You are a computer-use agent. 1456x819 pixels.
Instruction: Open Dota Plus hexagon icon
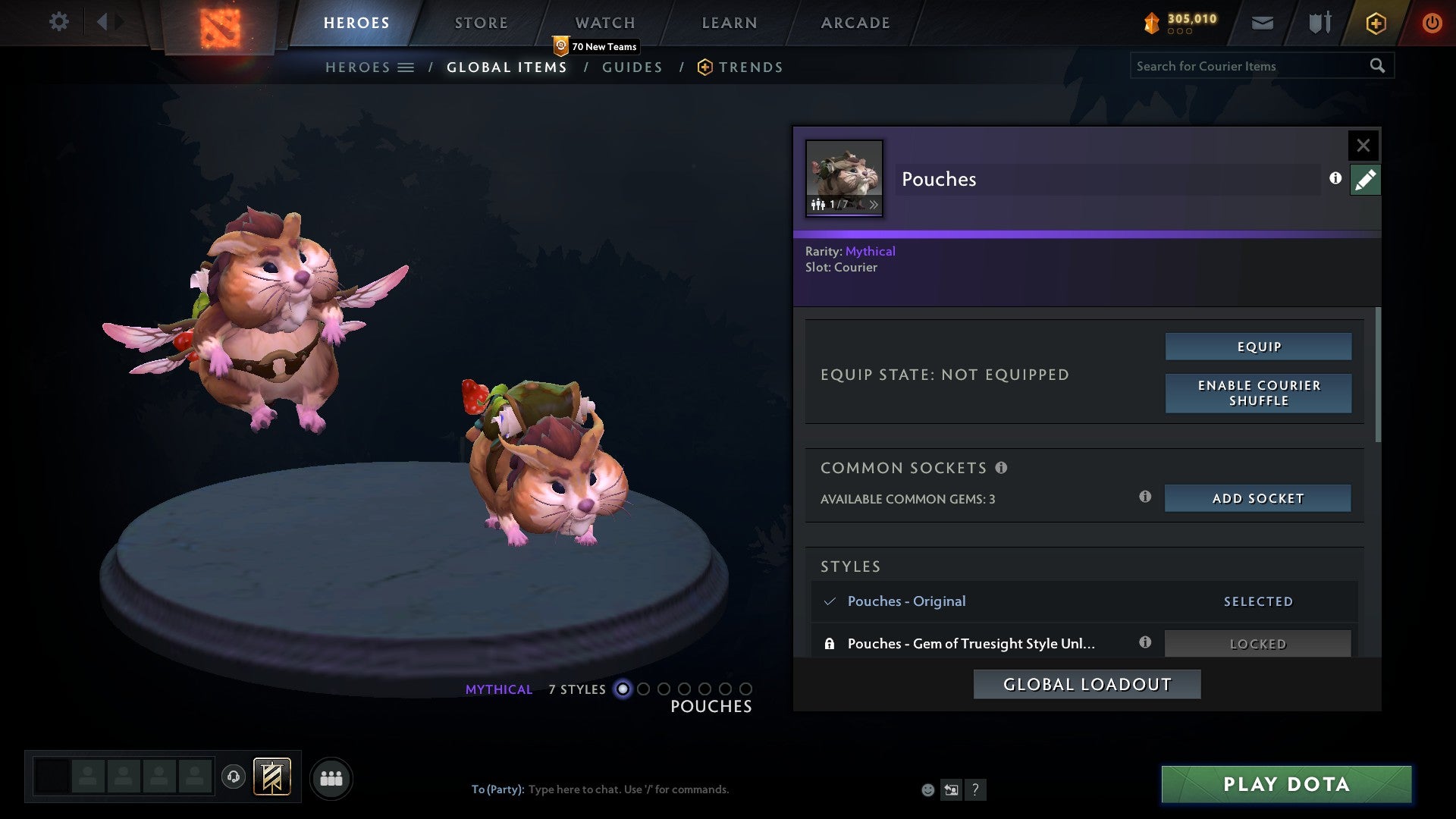1375,22
